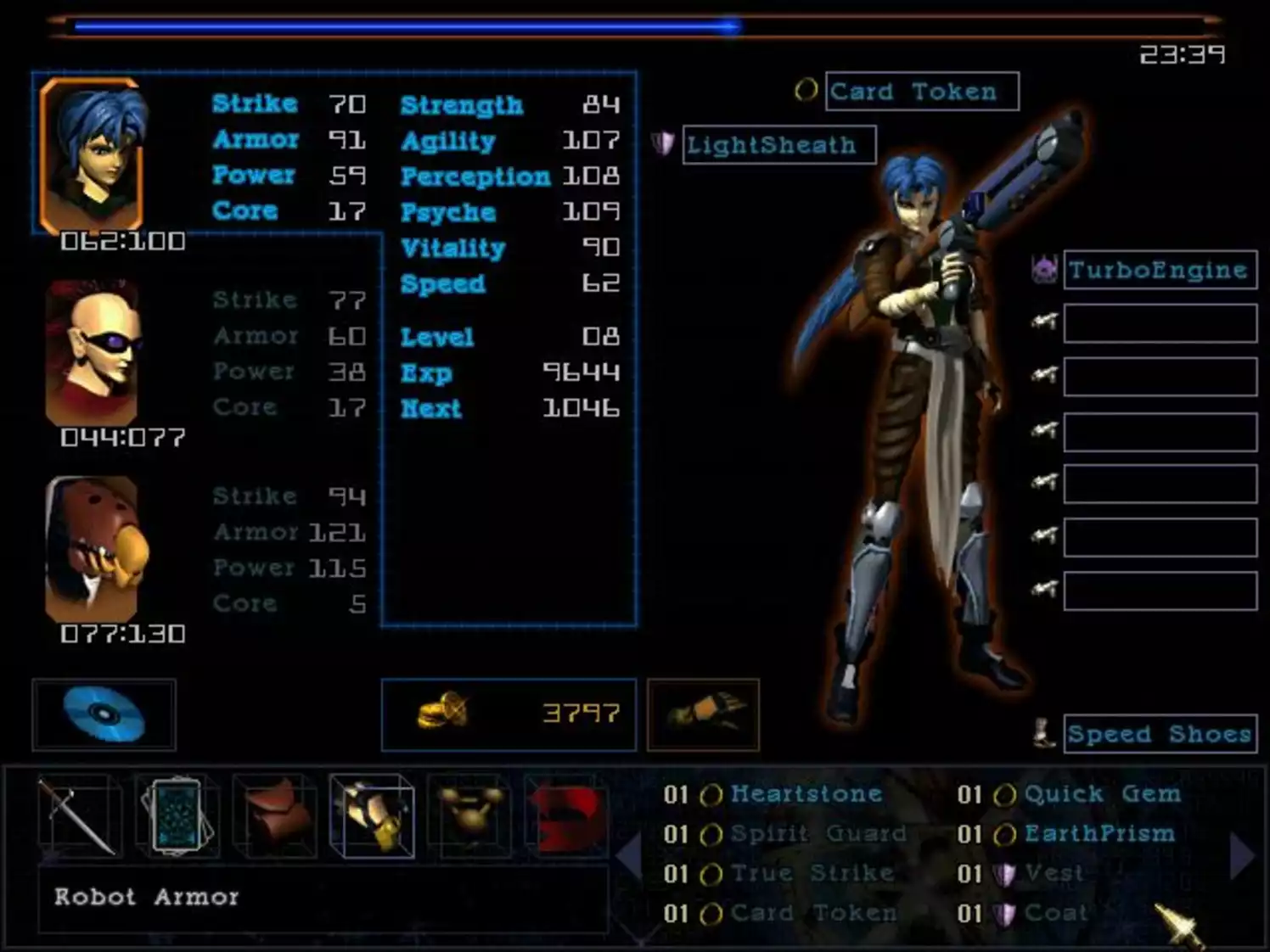
Task: Click the glove icon beside the gold counter
Action: (x=703, y=714)
